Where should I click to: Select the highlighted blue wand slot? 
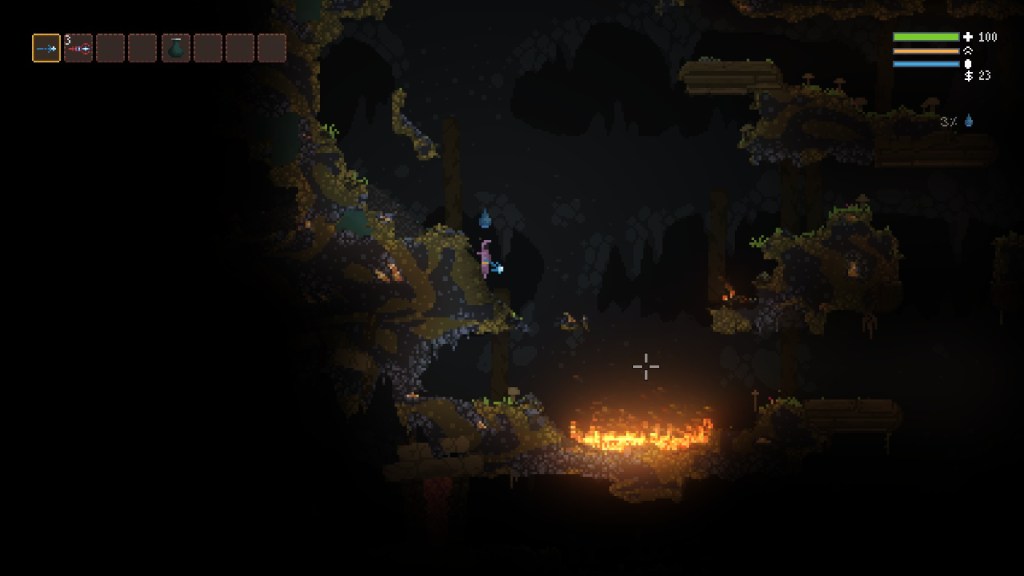tap(46, 48)
